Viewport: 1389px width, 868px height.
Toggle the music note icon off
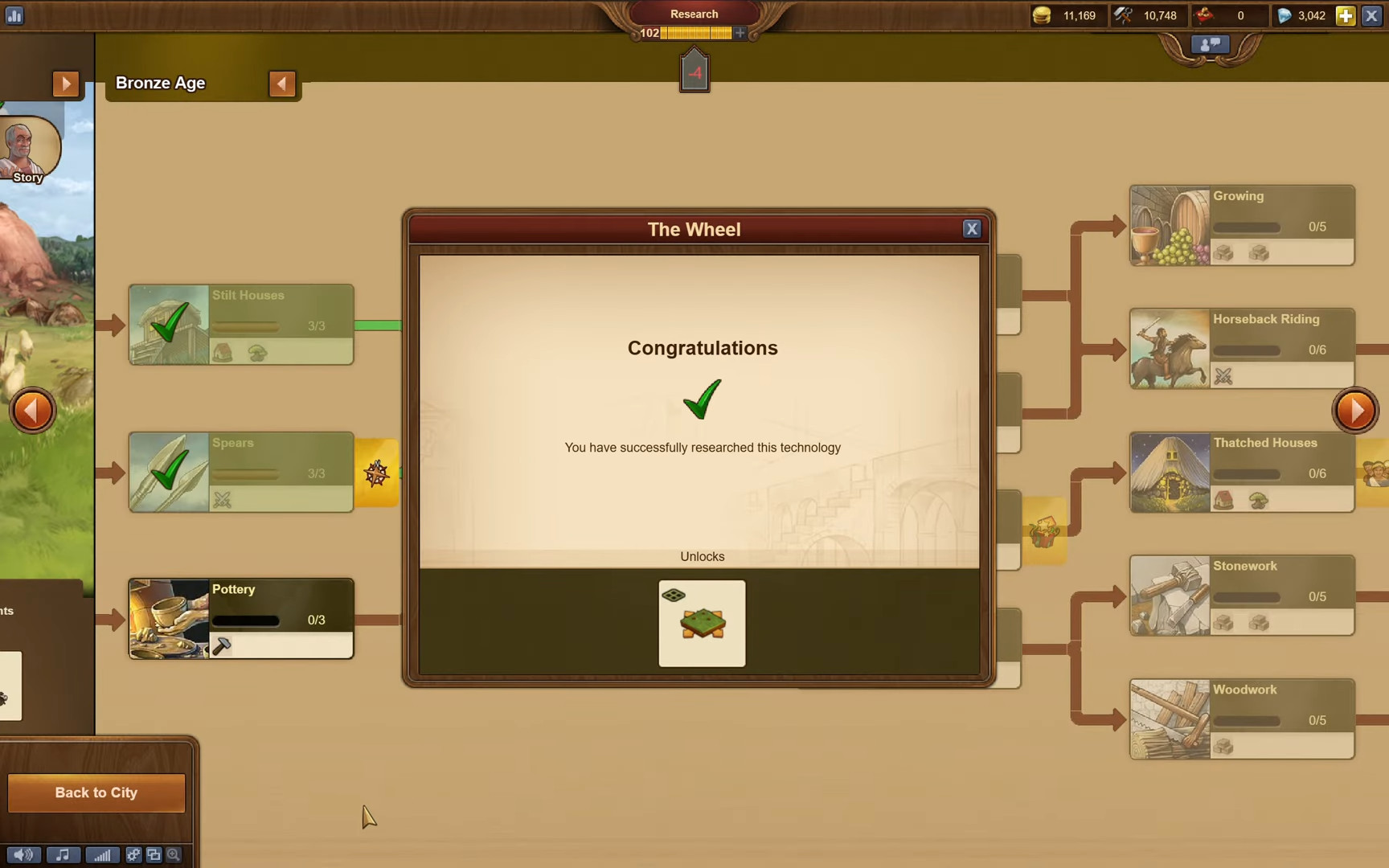[x=63, y=855]
